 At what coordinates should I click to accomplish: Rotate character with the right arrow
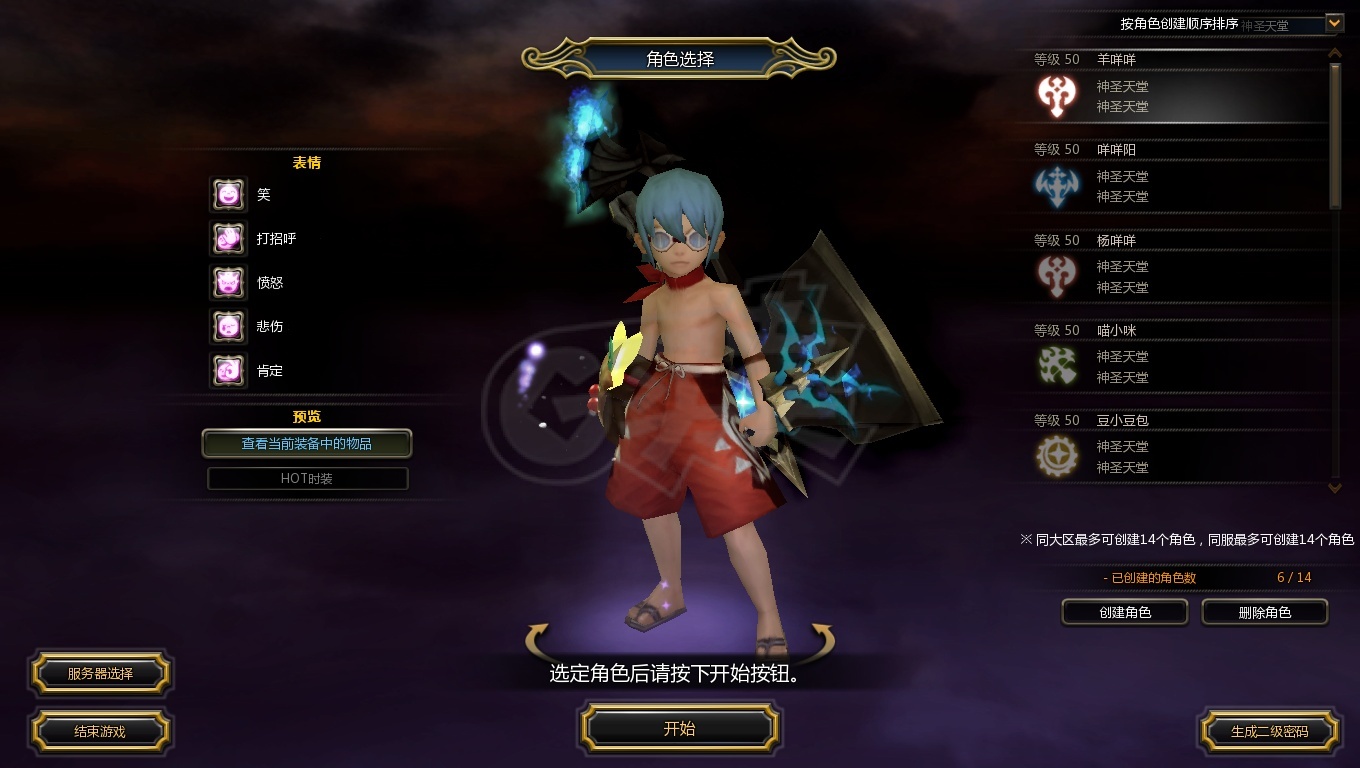821,637
